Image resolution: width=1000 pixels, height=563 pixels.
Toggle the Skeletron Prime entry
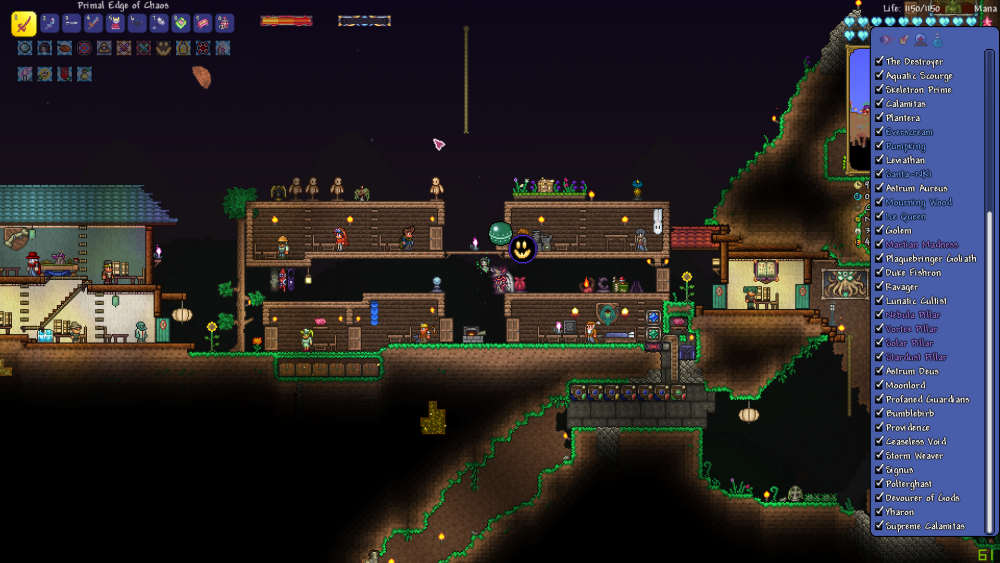pos(879,90)
